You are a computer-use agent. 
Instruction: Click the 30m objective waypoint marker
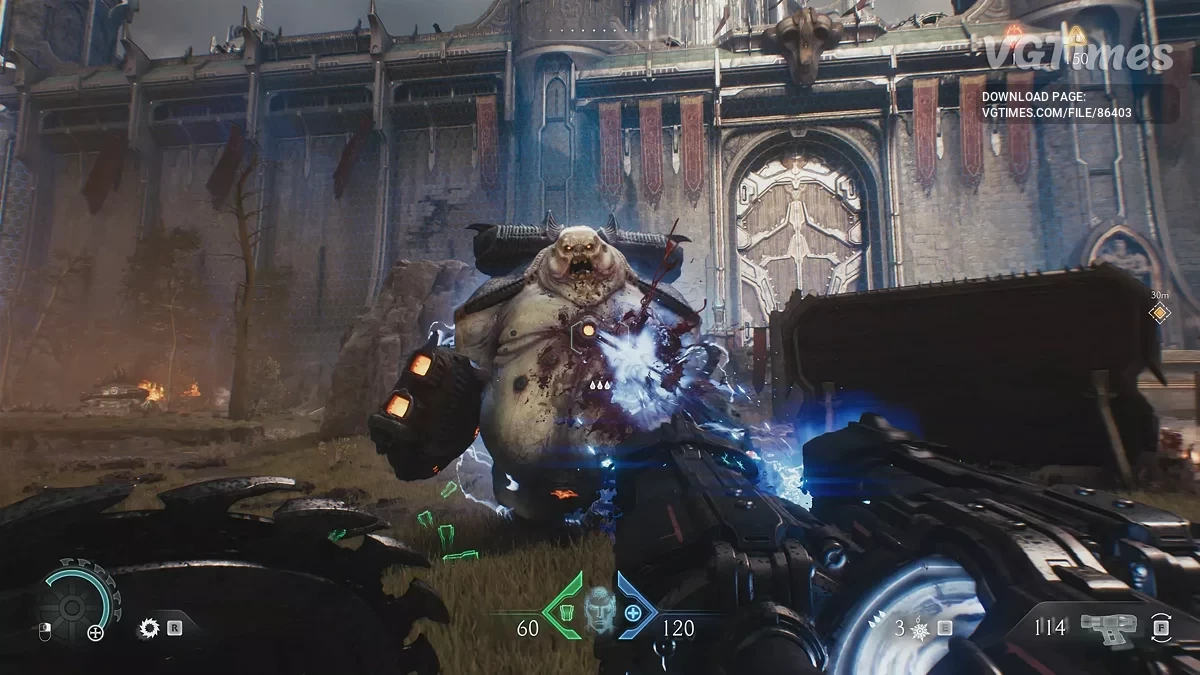click(1159, 313)
